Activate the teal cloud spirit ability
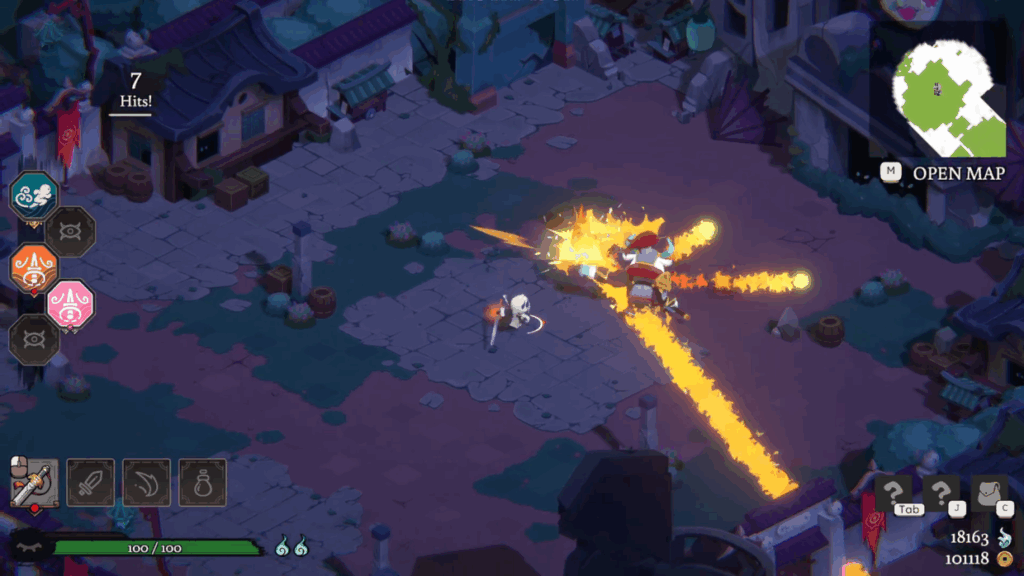The image size is (1024, 576). coord(34,195)
